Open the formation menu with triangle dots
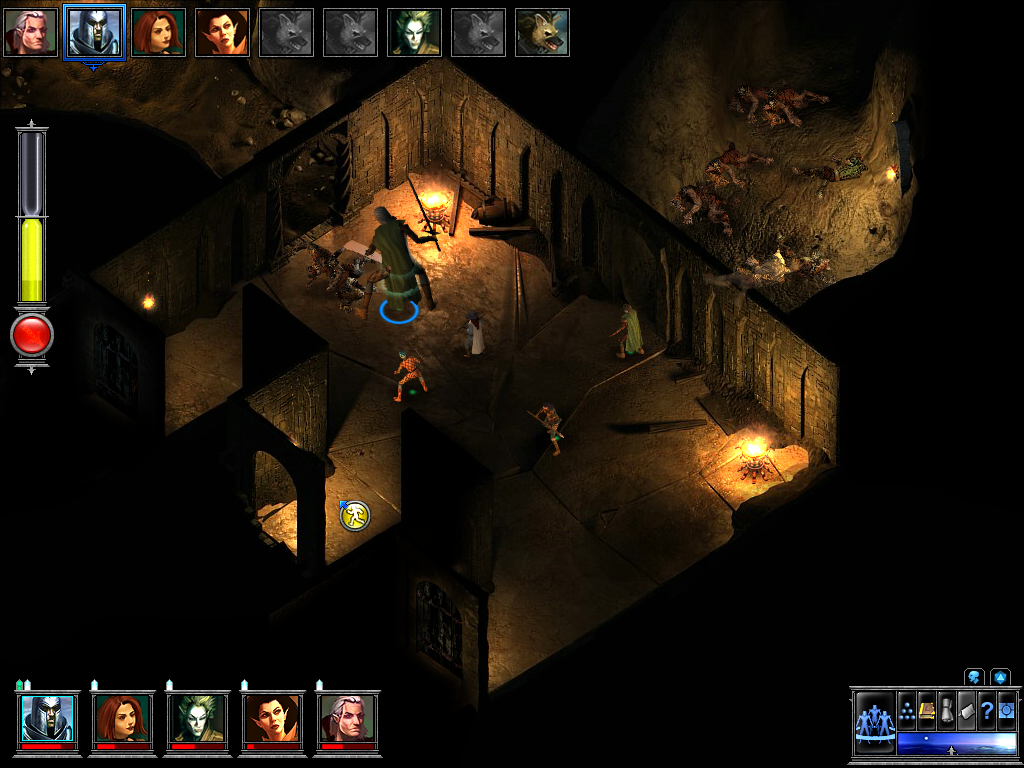 [x=907, y=710]
